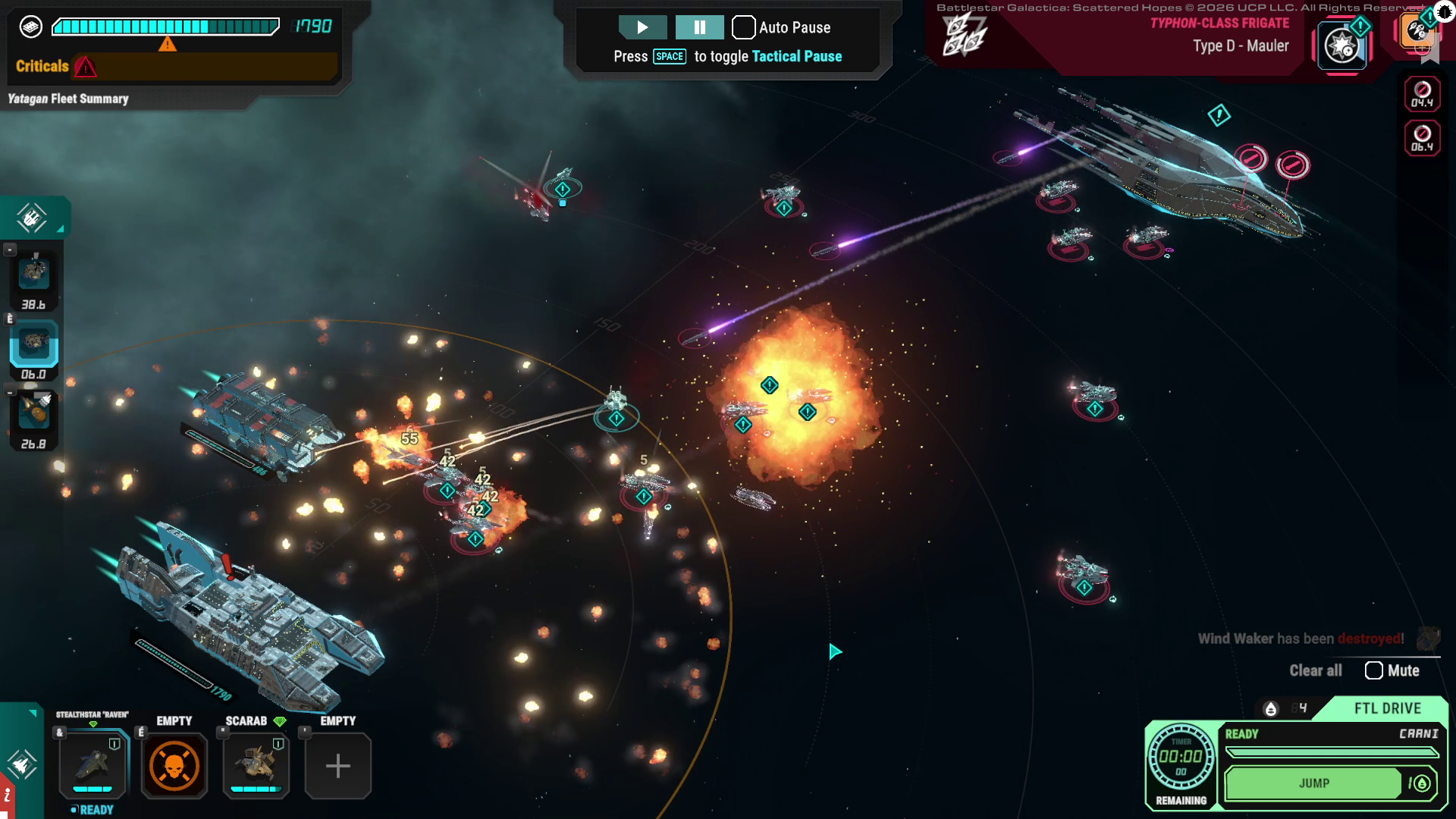Open the fleet formation panel icon
The height and width of the screenshot is (819, 1456).
[31, 218]
